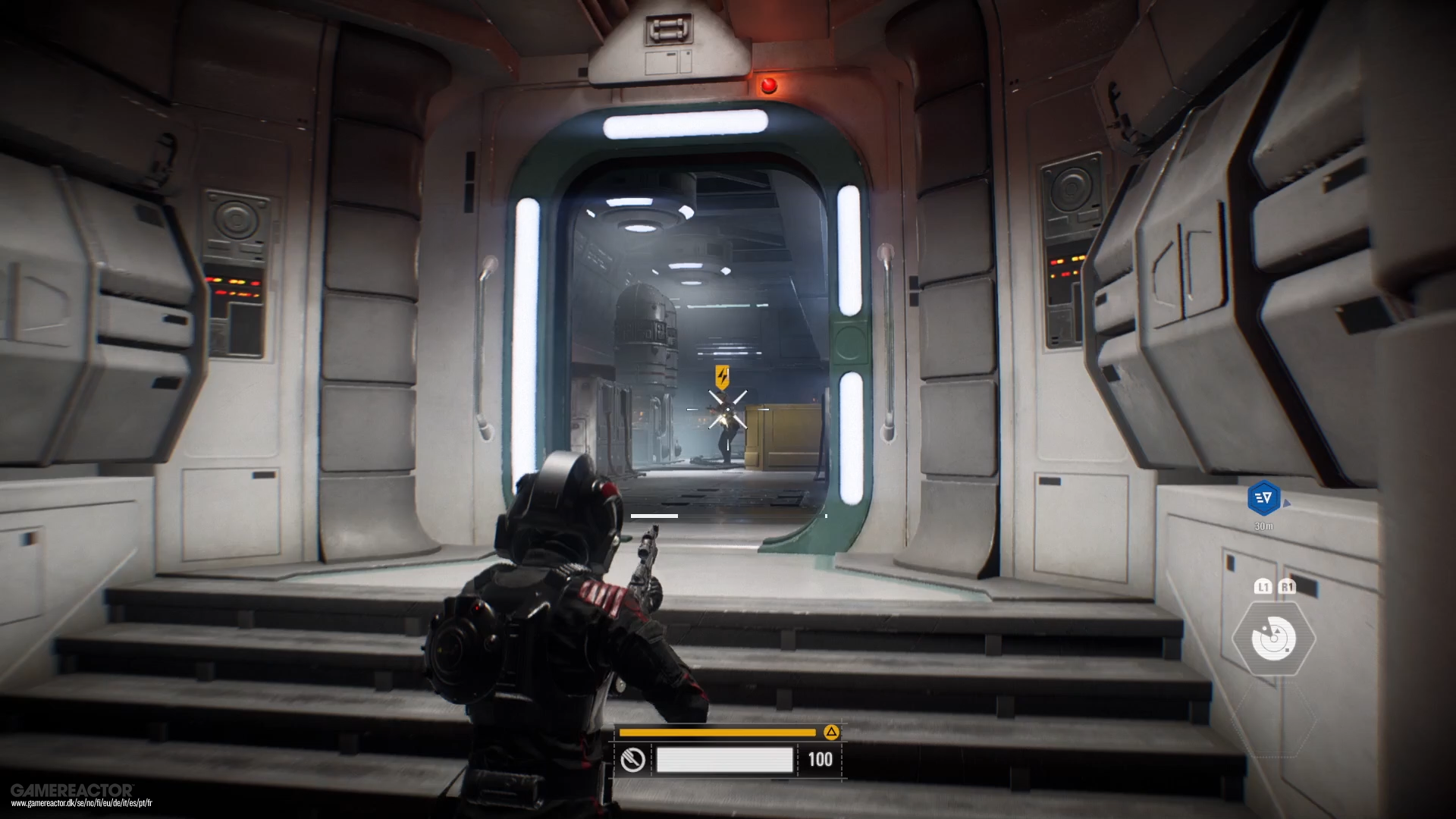Click the yellow lightning bolt enemy marker
The width and height of the screenshot is (1456, 819).
pyautogui.click(x=723, y=376)
